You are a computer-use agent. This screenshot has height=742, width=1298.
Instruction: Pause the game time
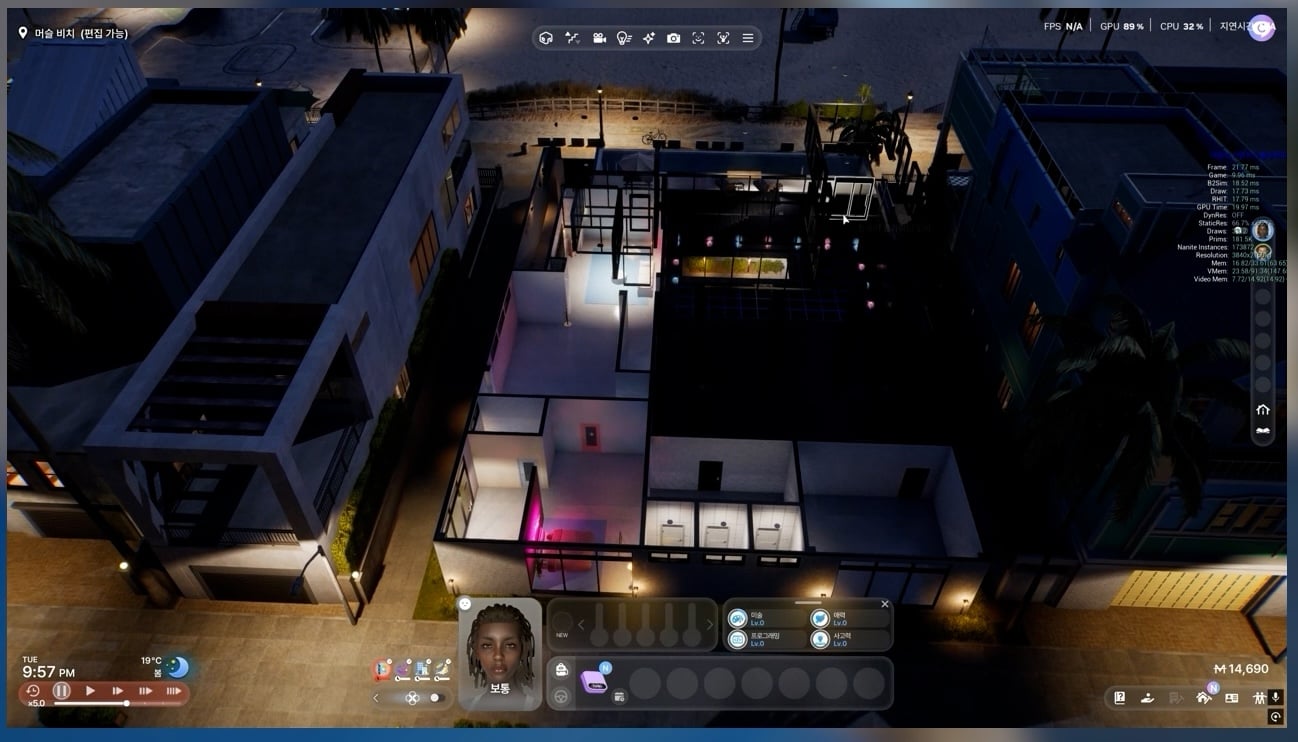click(x=62, y=690)
